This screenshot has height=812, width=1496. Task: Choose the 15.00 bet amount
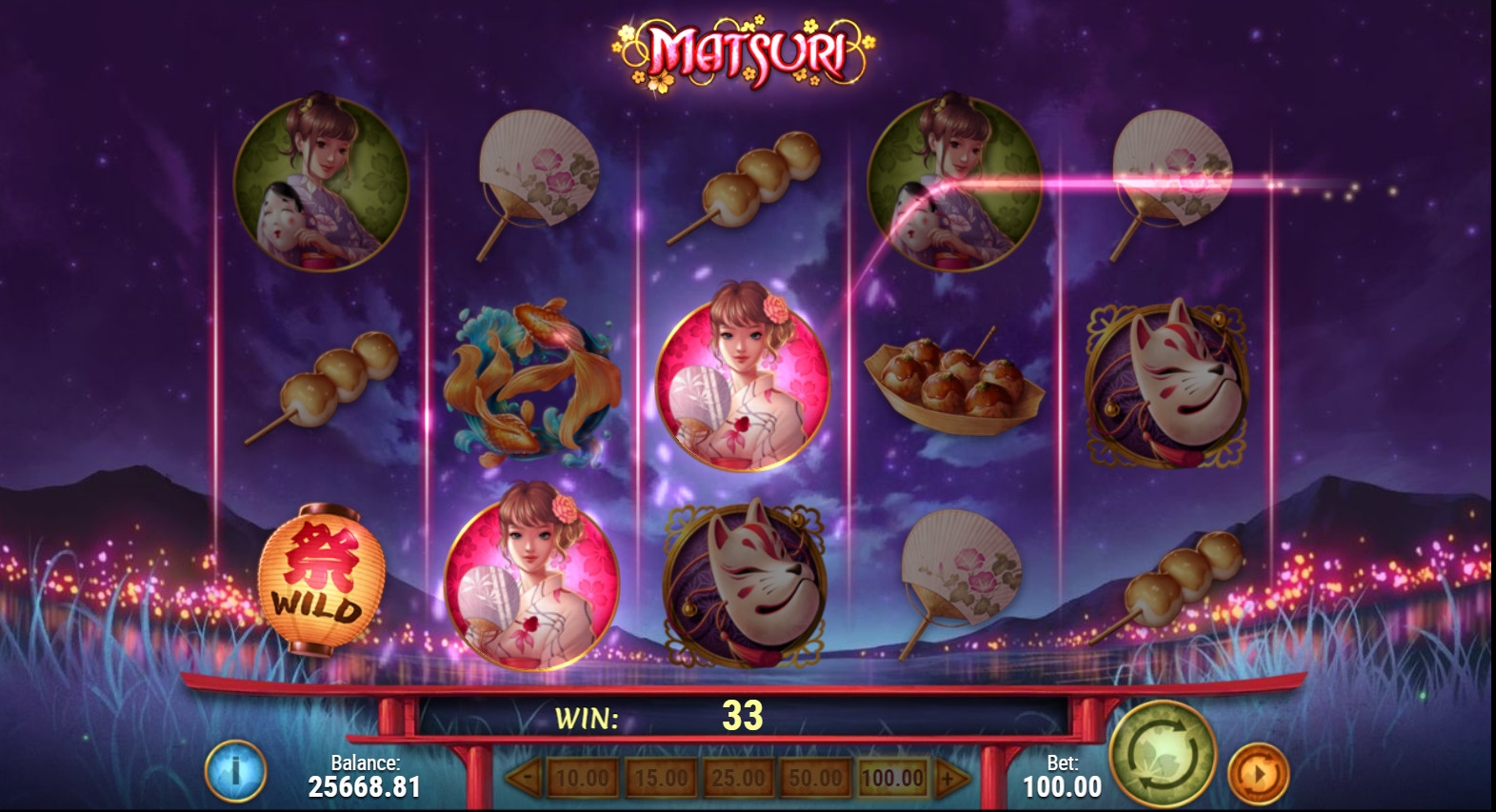pos(660,779)
